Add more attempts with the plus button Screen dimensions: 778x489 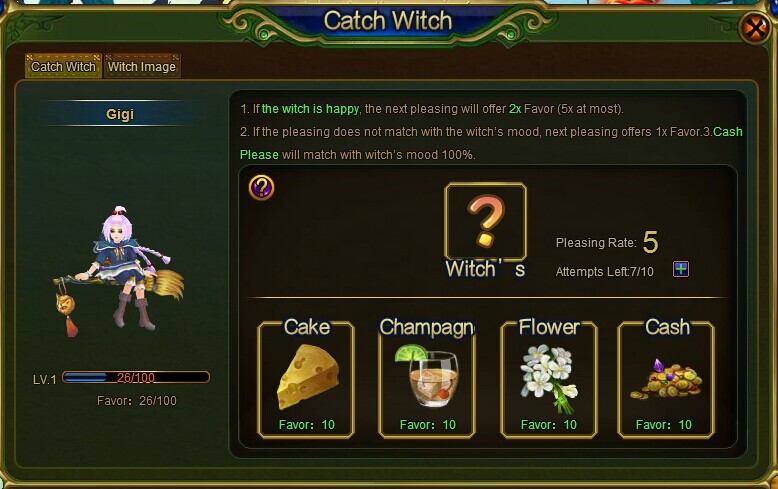point(681,269)
